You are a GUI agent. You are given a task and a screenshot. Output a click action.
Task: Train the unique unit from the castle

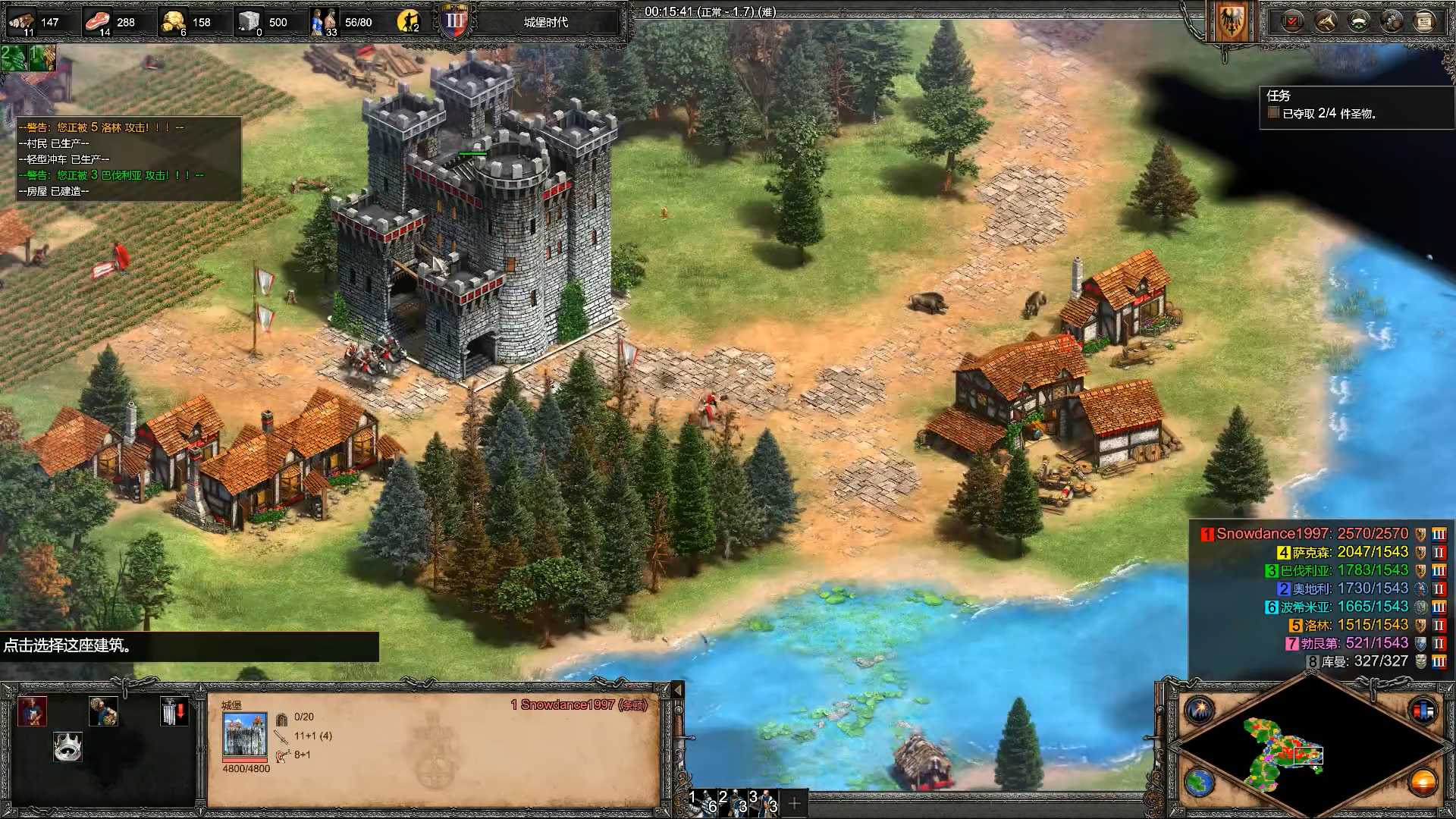(33, 711)
